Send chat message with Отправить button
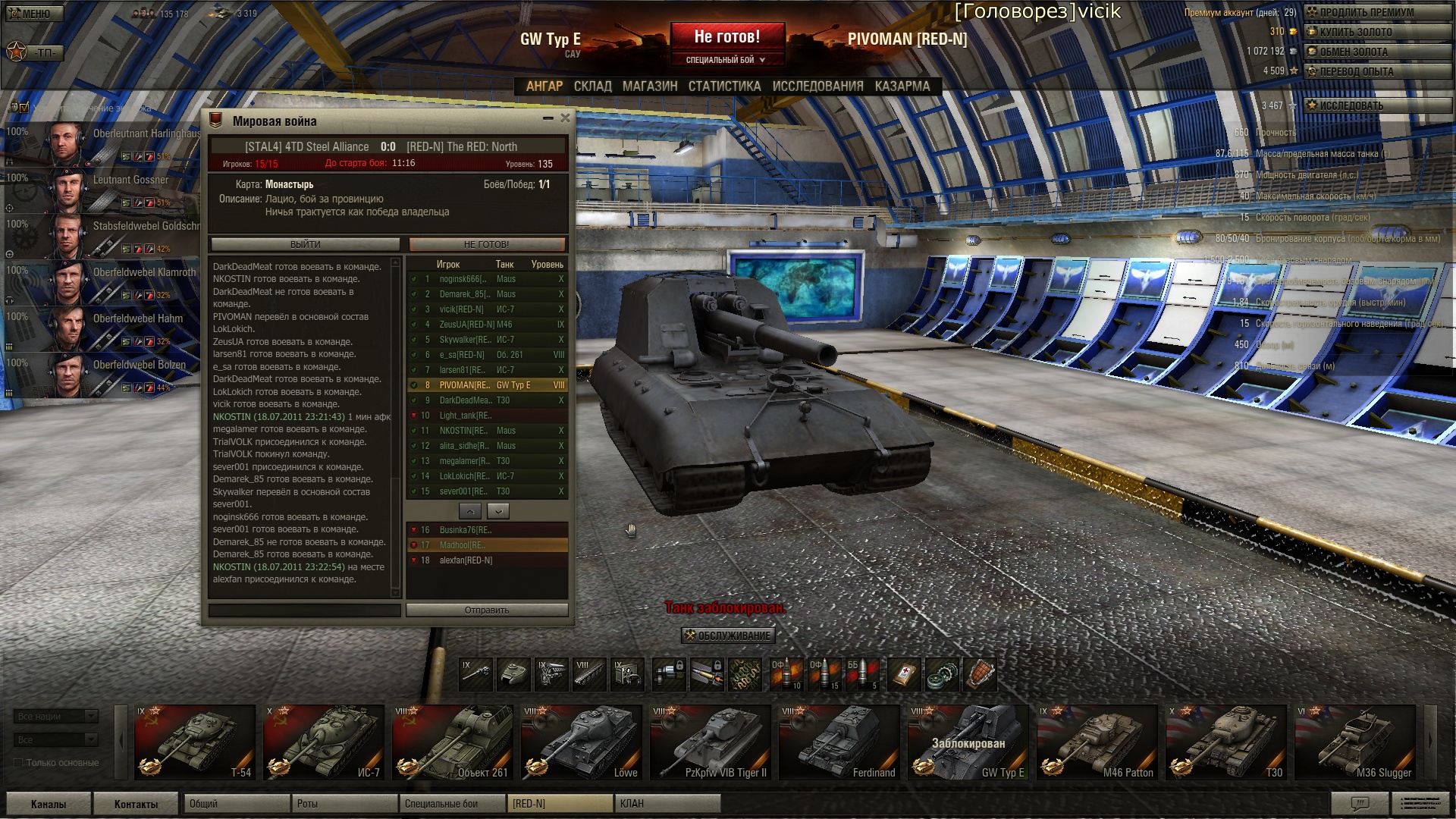Screen dimensions: 1456x819 [487, 610]
